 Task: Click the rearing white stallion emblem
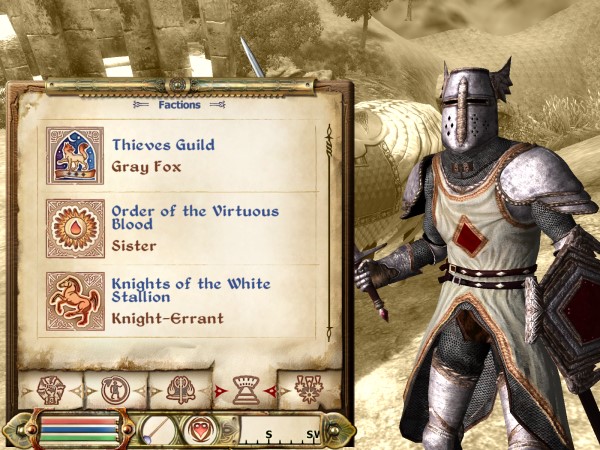(x=75, y=300)
